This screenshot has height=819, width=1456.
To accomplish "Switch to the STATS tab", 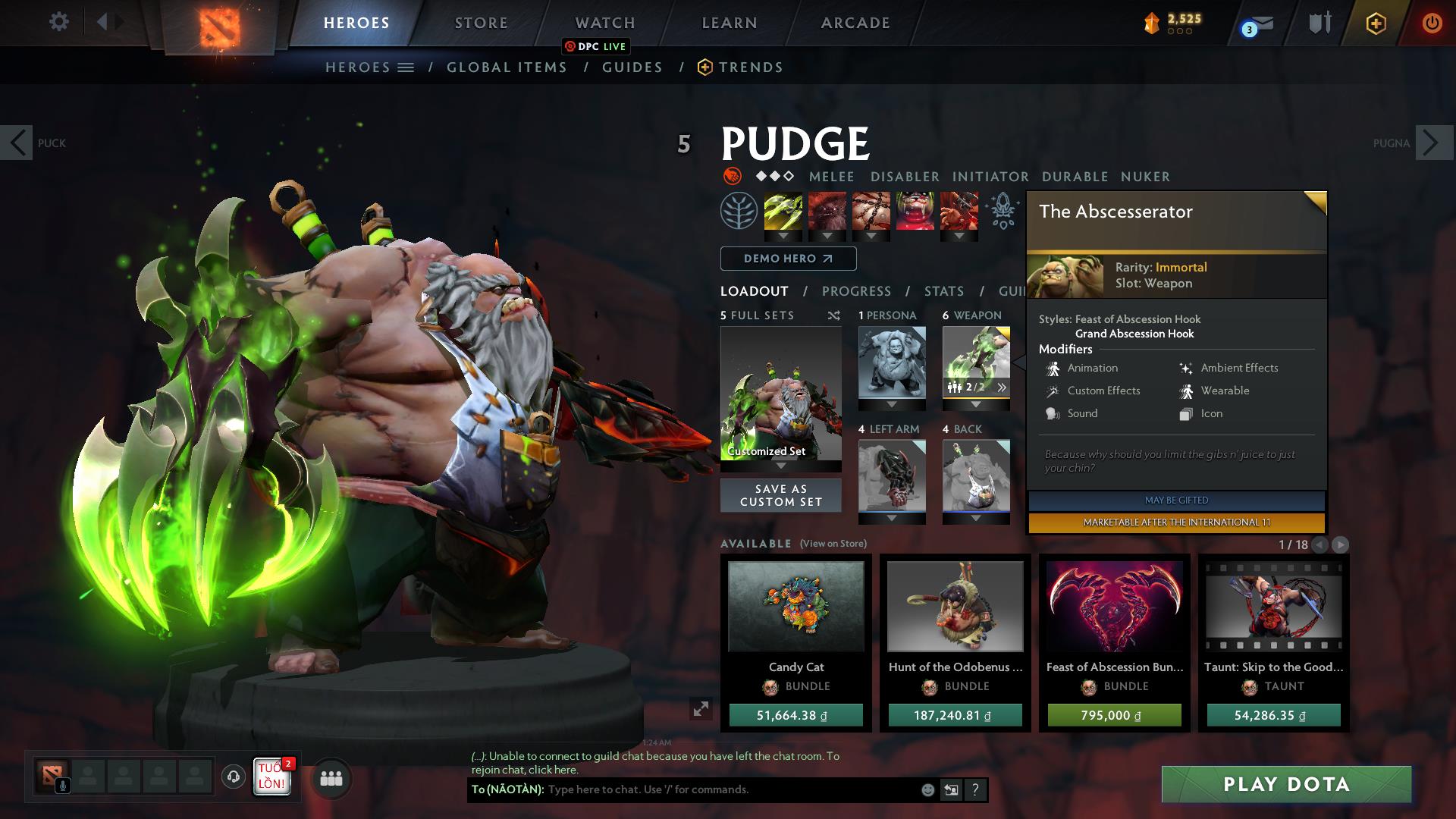I will pos(943,291).
